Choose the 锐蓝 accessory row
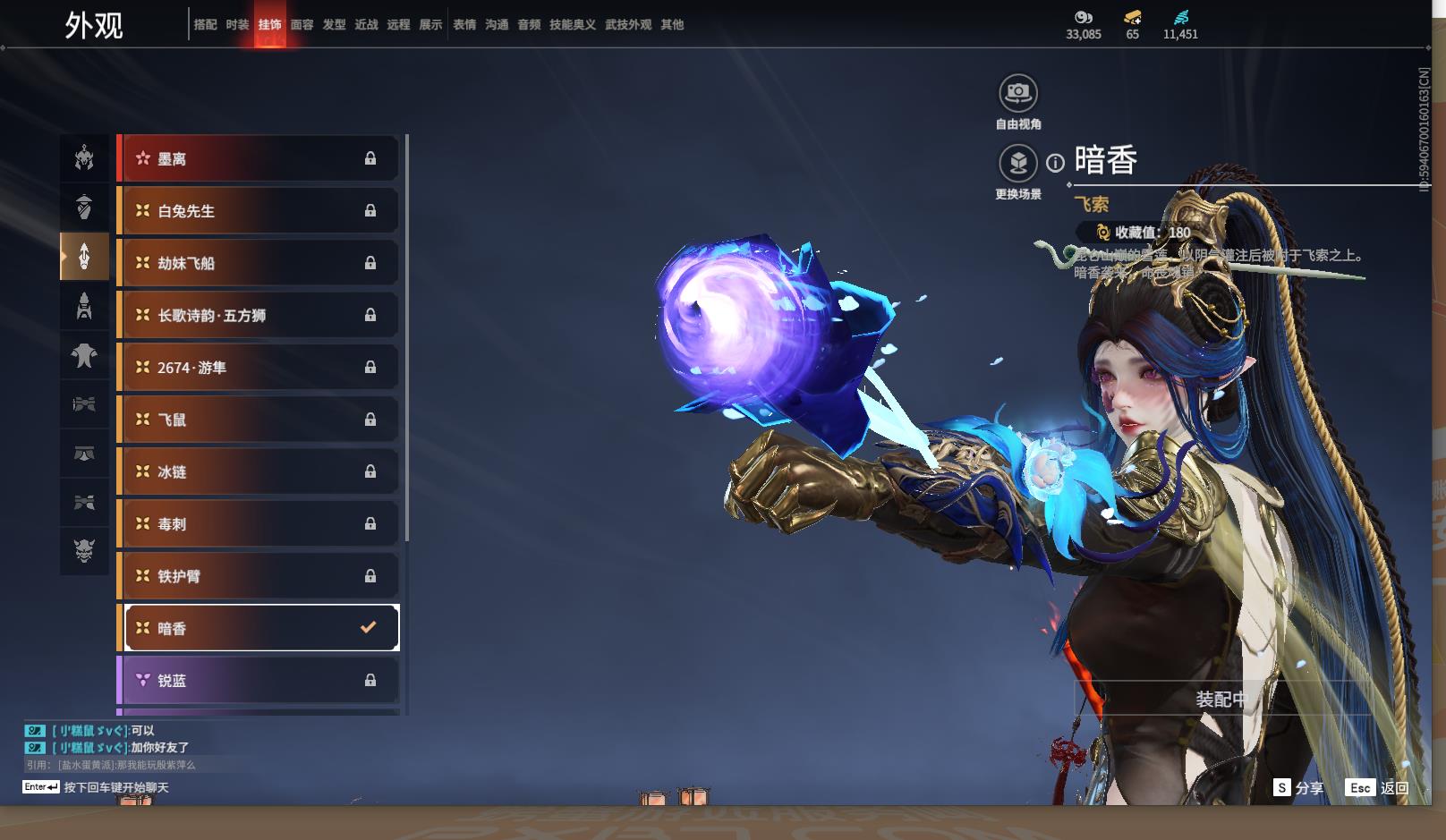The image size is (1446, 840). [258, 681]
